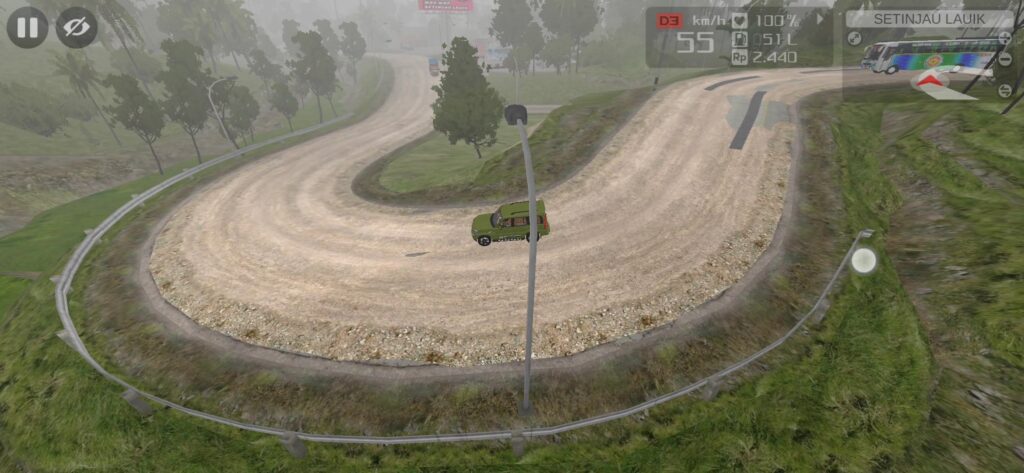This screenshot has width=1024, height=473.
Task: Zoom in the minimap with plus
Action: tap(1005, 39)
